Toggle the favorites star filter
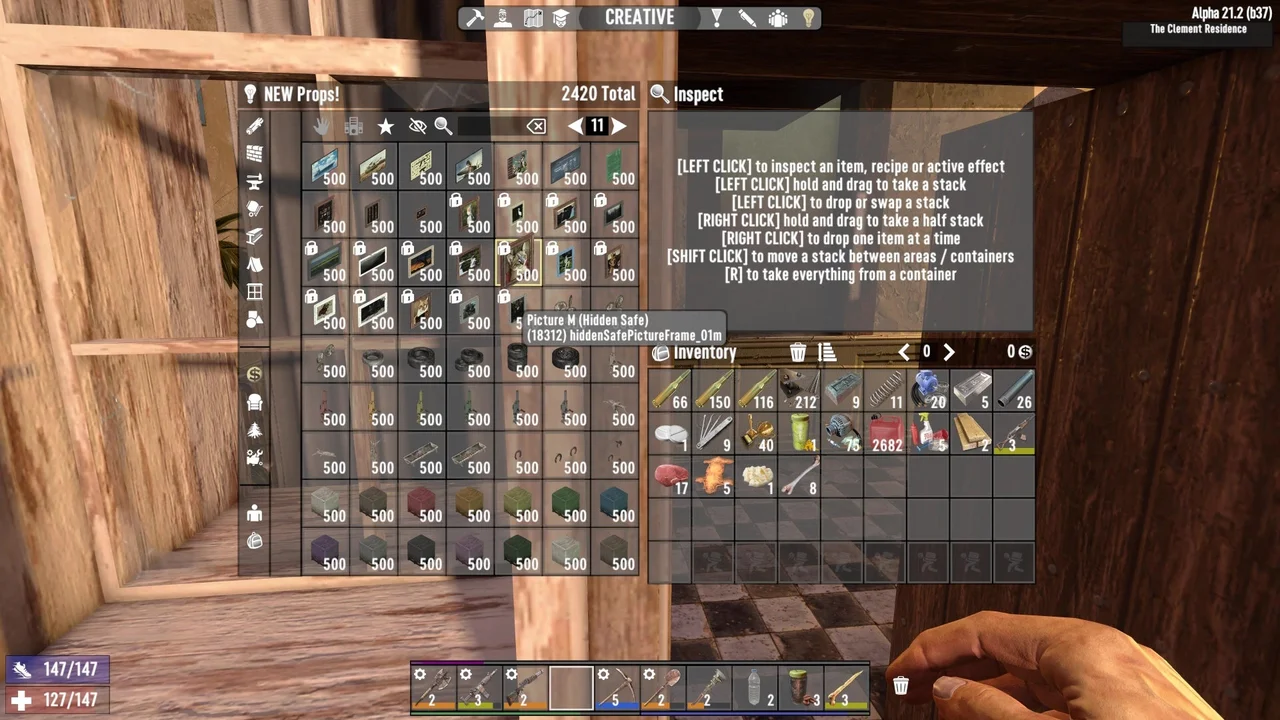Image resolution: width=1280 pixels, height=720 pixels. (x=386, y=125)
